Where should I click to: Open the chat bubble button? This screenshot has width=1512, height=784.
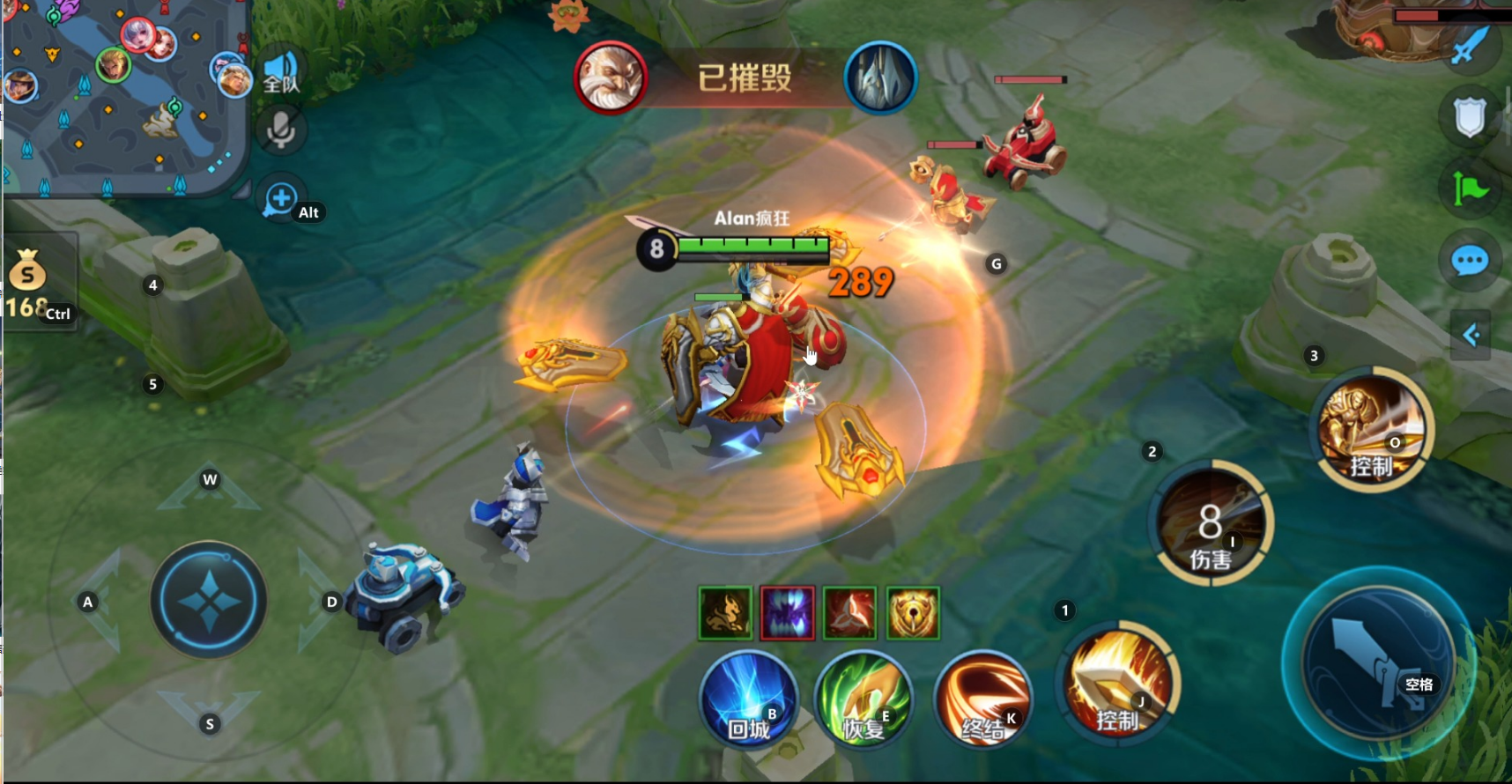pyautogui.click(x=1470, y=261)
